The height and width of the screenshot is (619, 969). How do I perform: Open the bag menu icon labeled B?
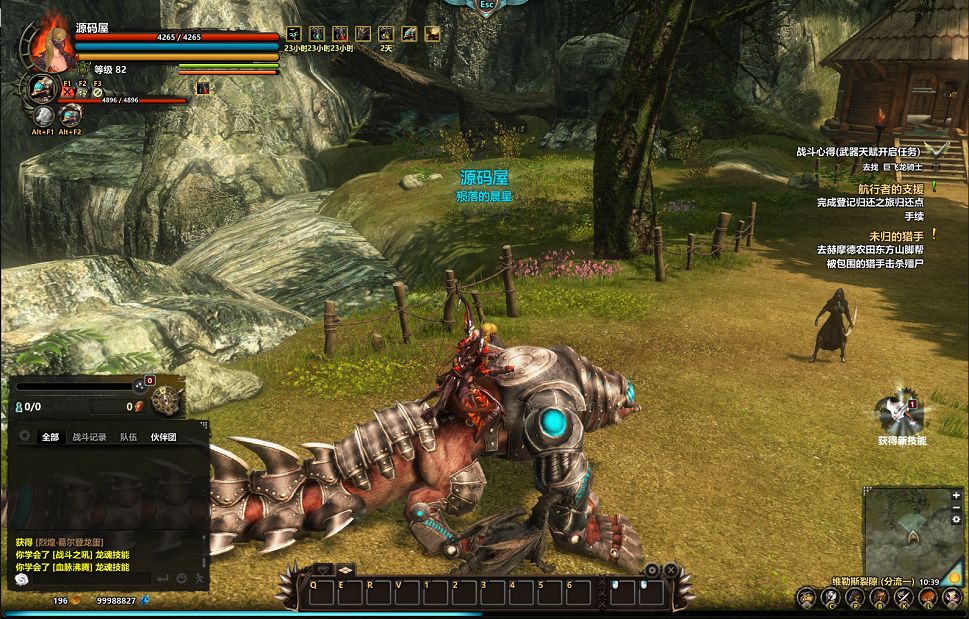878,598
